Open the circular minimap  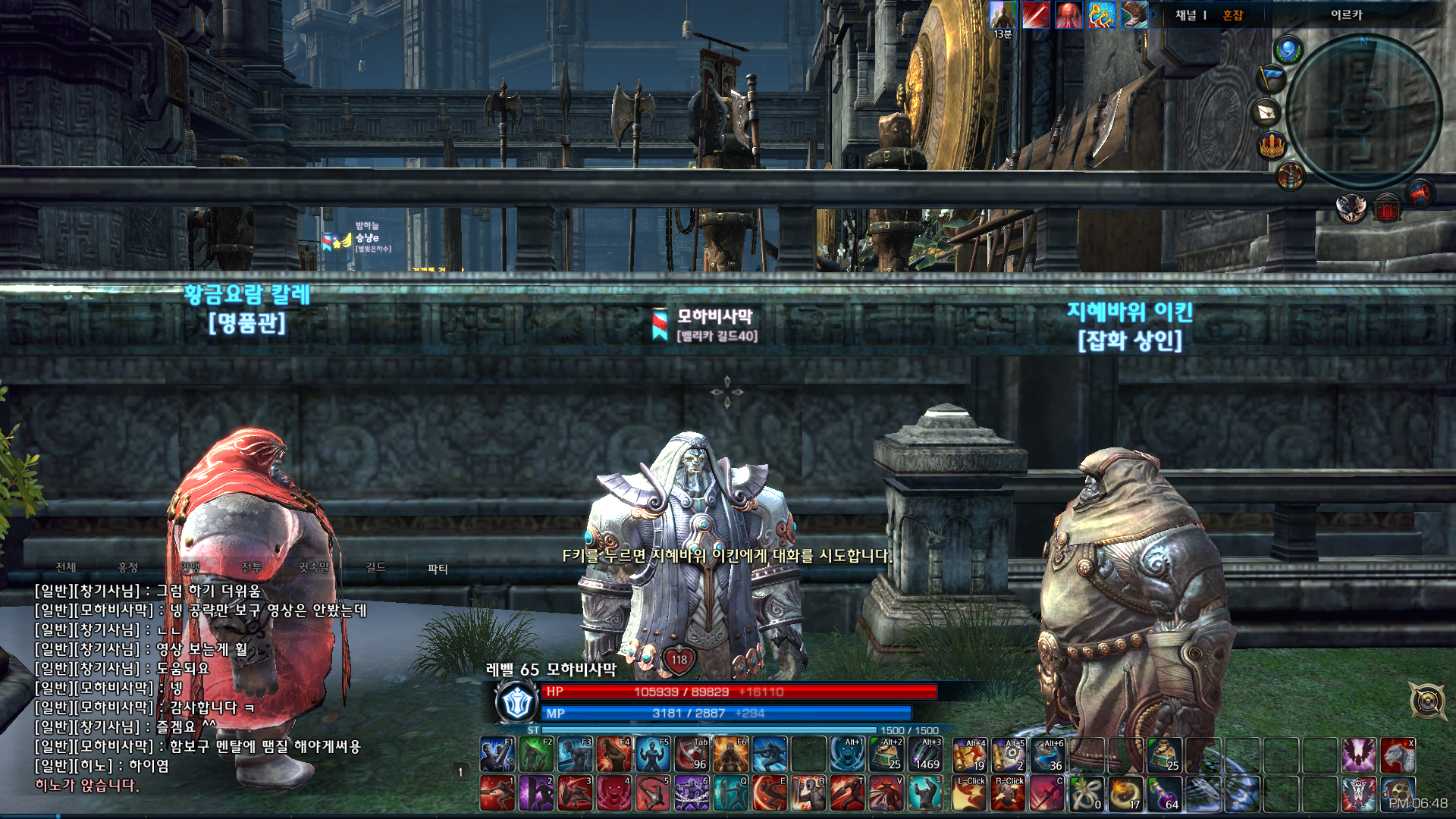click(1363, 111)
